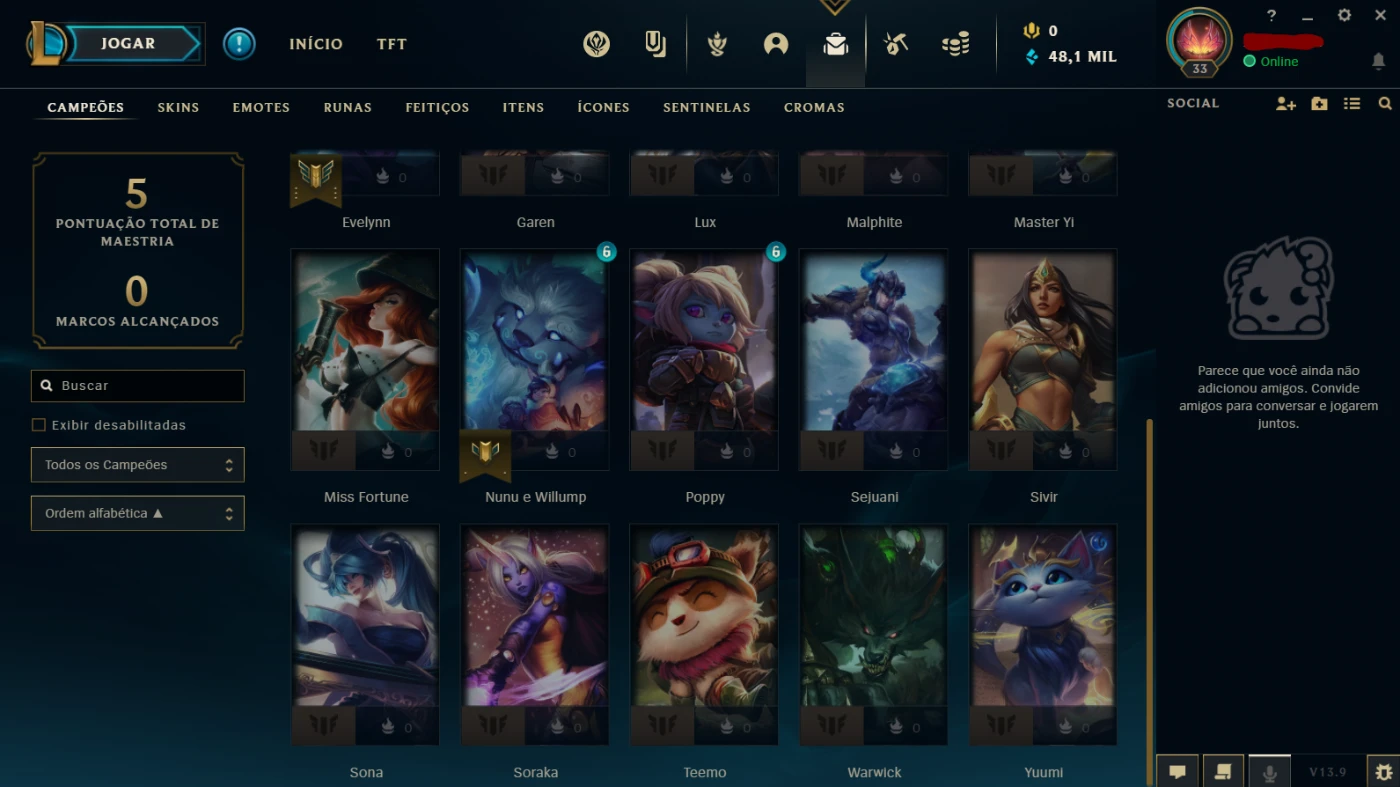This screenshot has width=1400, height=787.
Task: Click the add friend icon in Social panel
Action: [x=1285, y=103]
